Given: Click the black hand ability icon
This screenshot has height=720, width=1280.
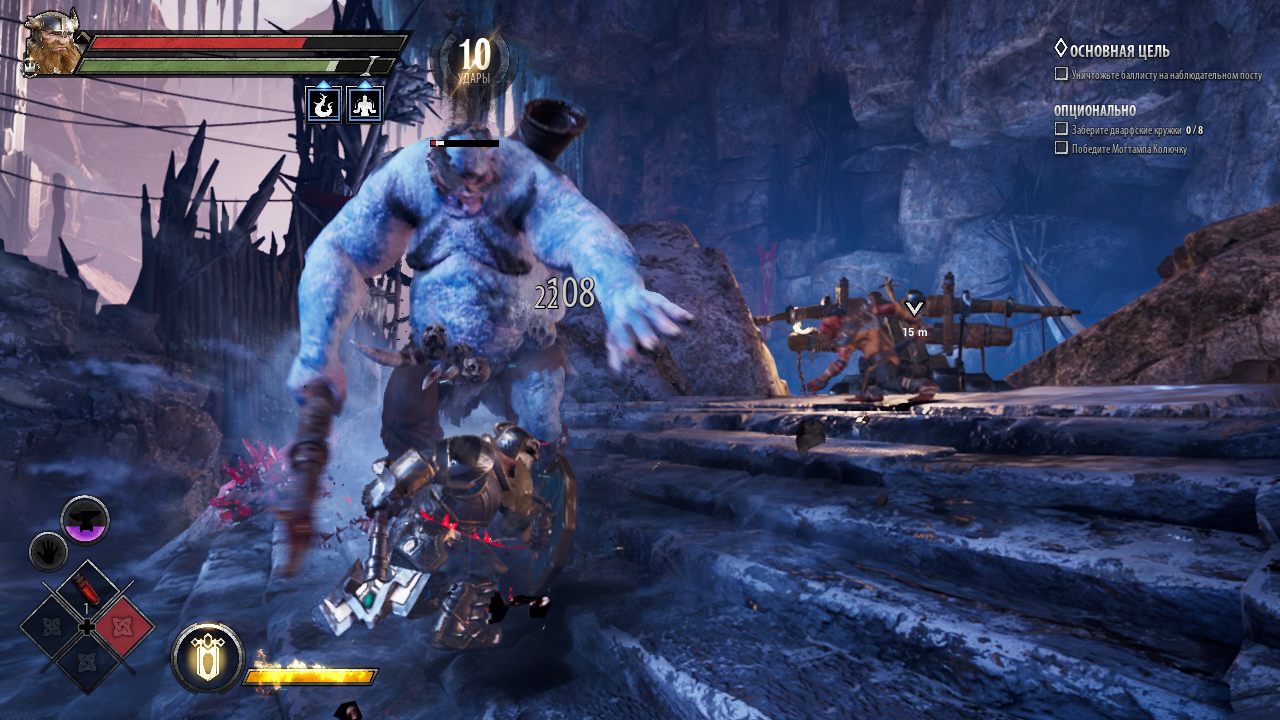Looking at the screenshot, I should (48, 550).
